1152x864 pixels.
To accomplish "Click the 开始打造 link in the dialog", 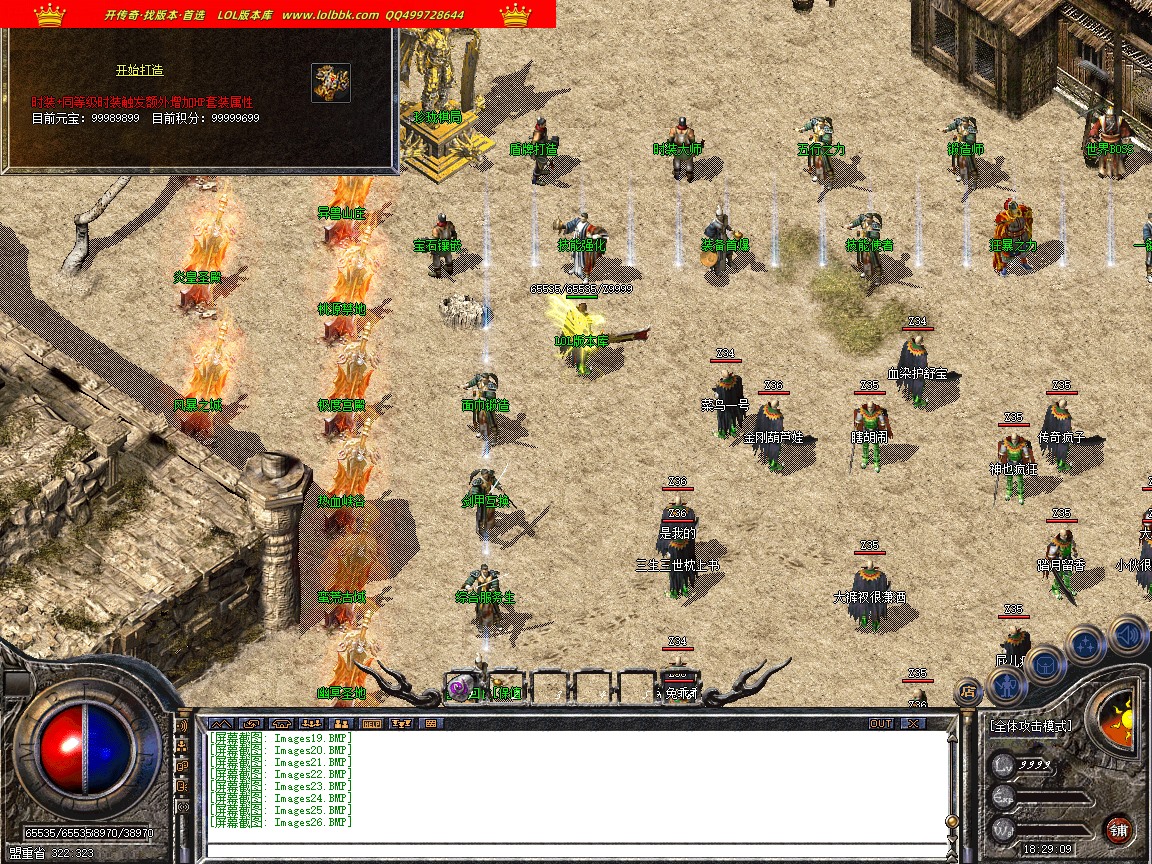I will pyautogui.click(x=139, y=71).
